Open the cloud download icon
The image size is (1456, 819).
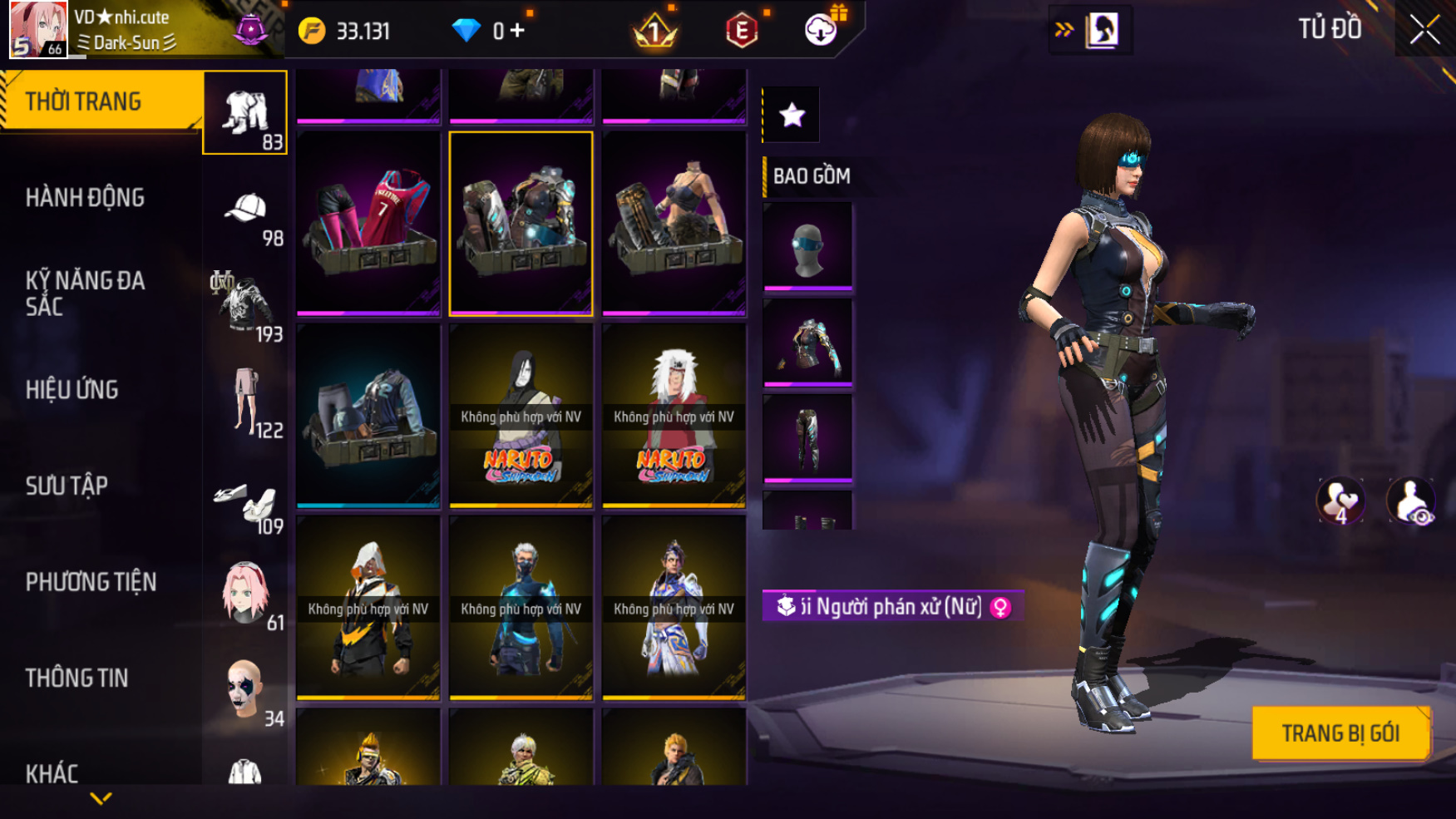821,31
